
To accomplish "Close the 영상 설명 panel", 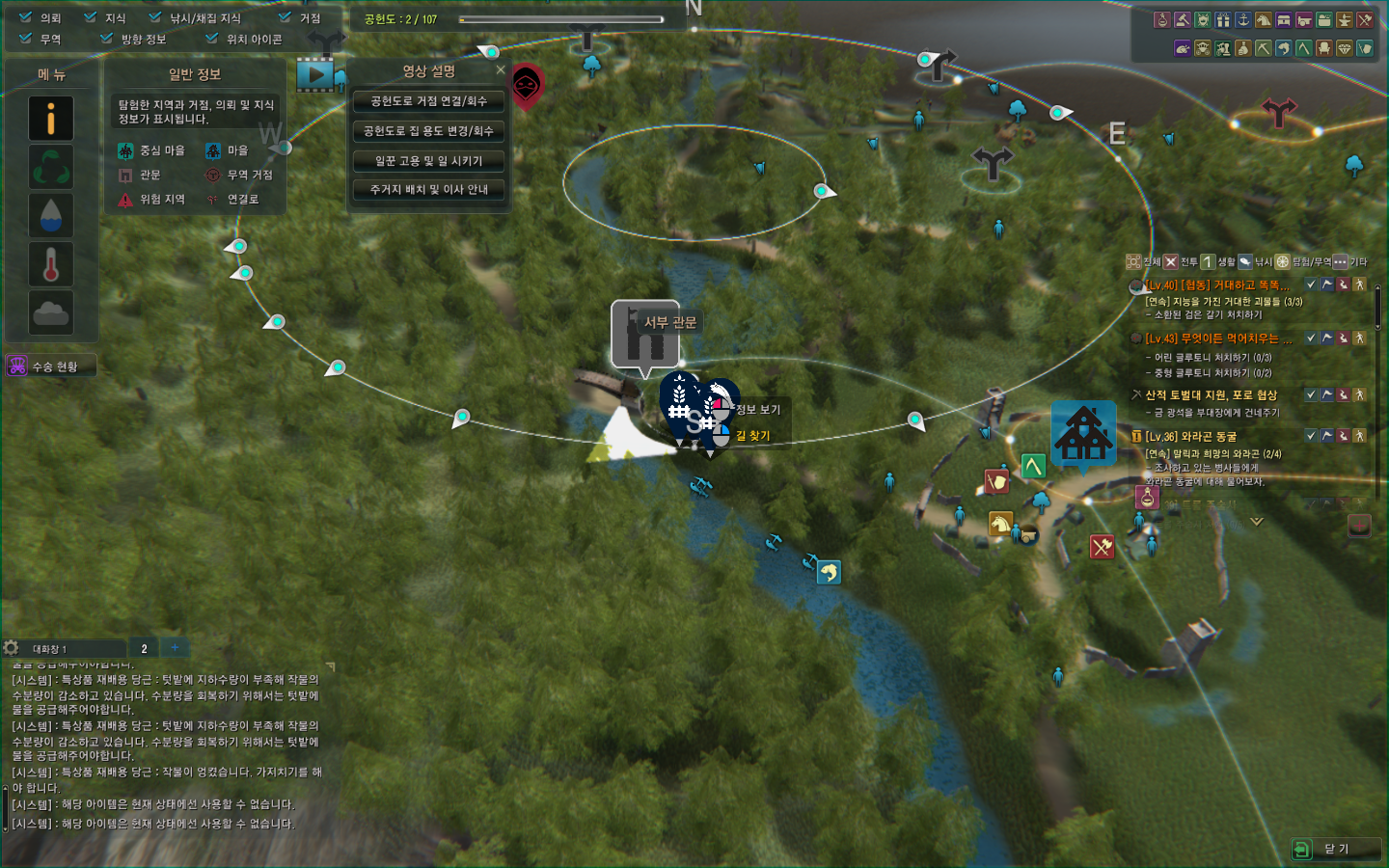I will pos(501,70).
